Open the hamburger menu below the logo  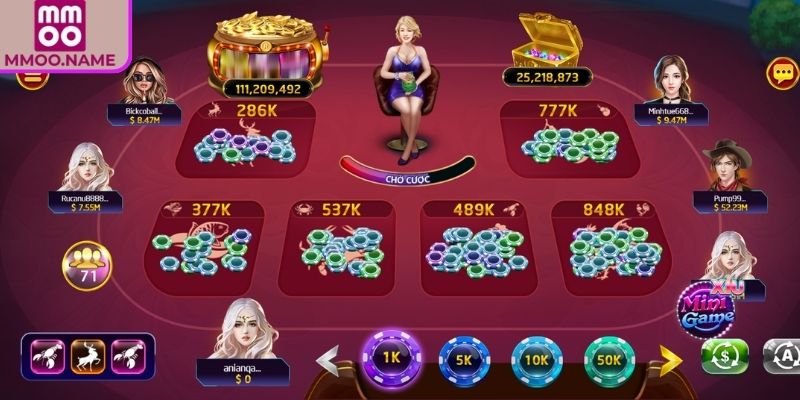[33, 75]
